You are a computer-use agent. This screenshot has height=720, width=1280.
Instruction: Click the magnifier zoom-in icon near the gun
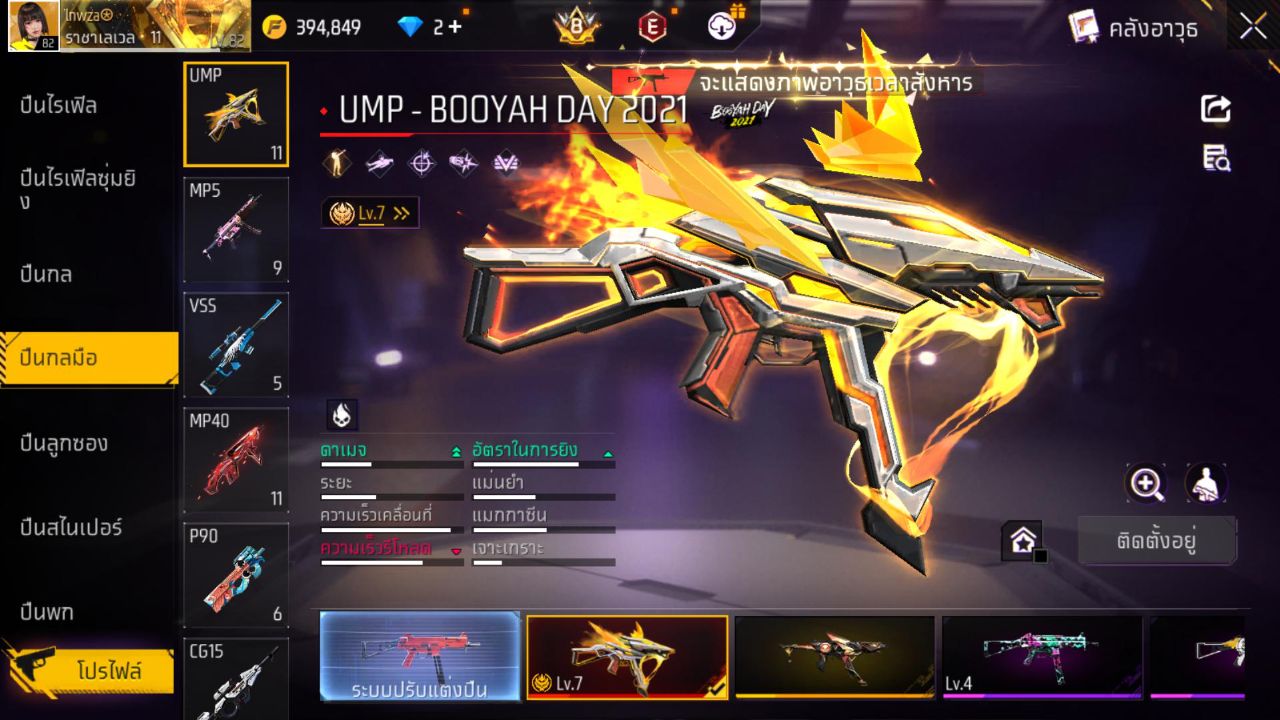(1146, 483)
